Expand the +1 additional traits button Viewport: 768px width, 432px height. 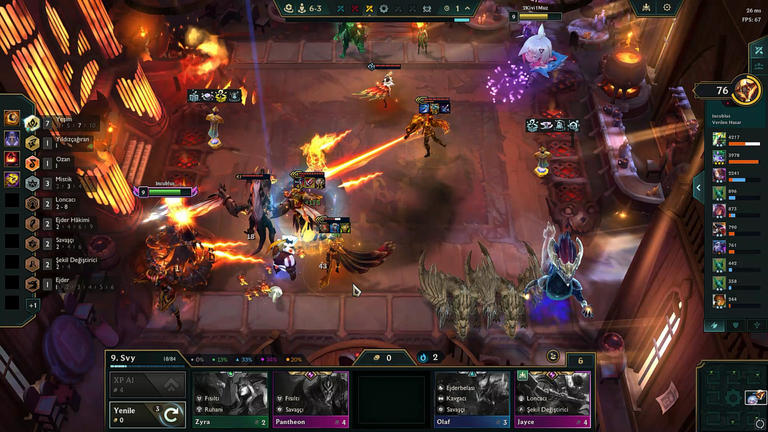pyautogui.click(x=32, y=304)
